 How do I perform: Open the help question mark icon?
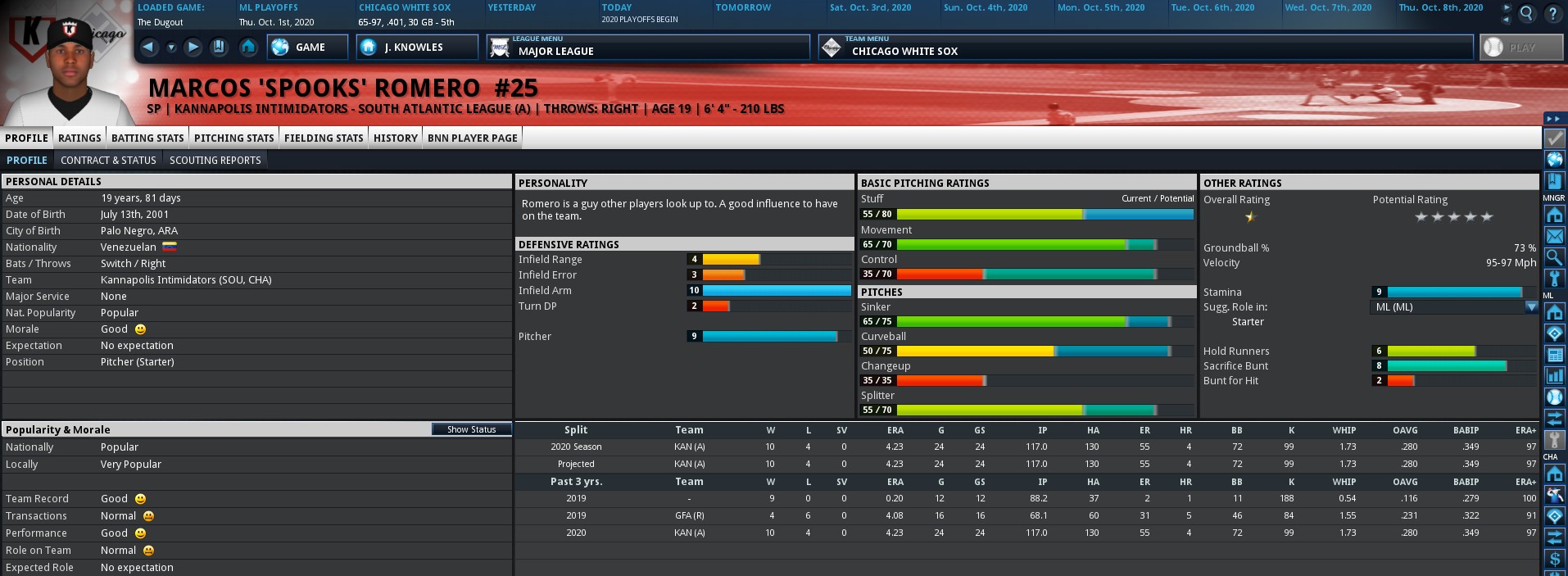coord(1552,13)
